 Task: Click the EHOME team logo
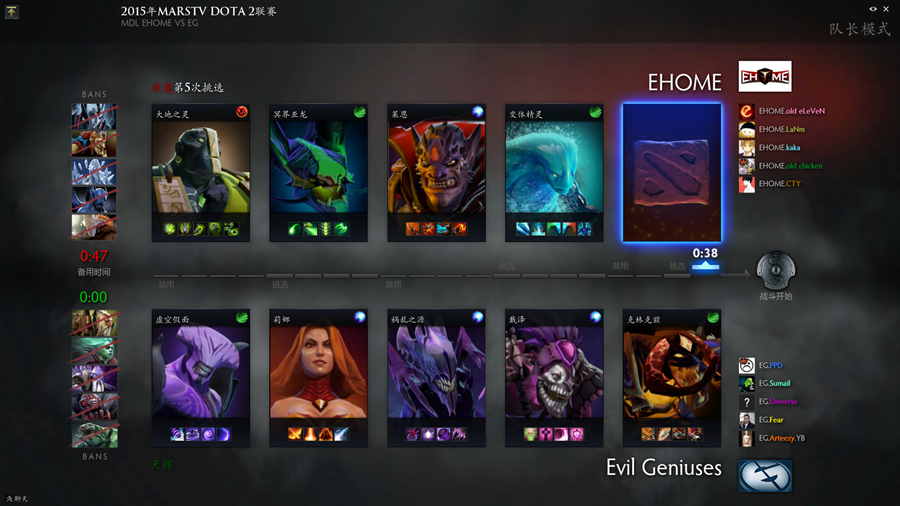pos(765,77)
